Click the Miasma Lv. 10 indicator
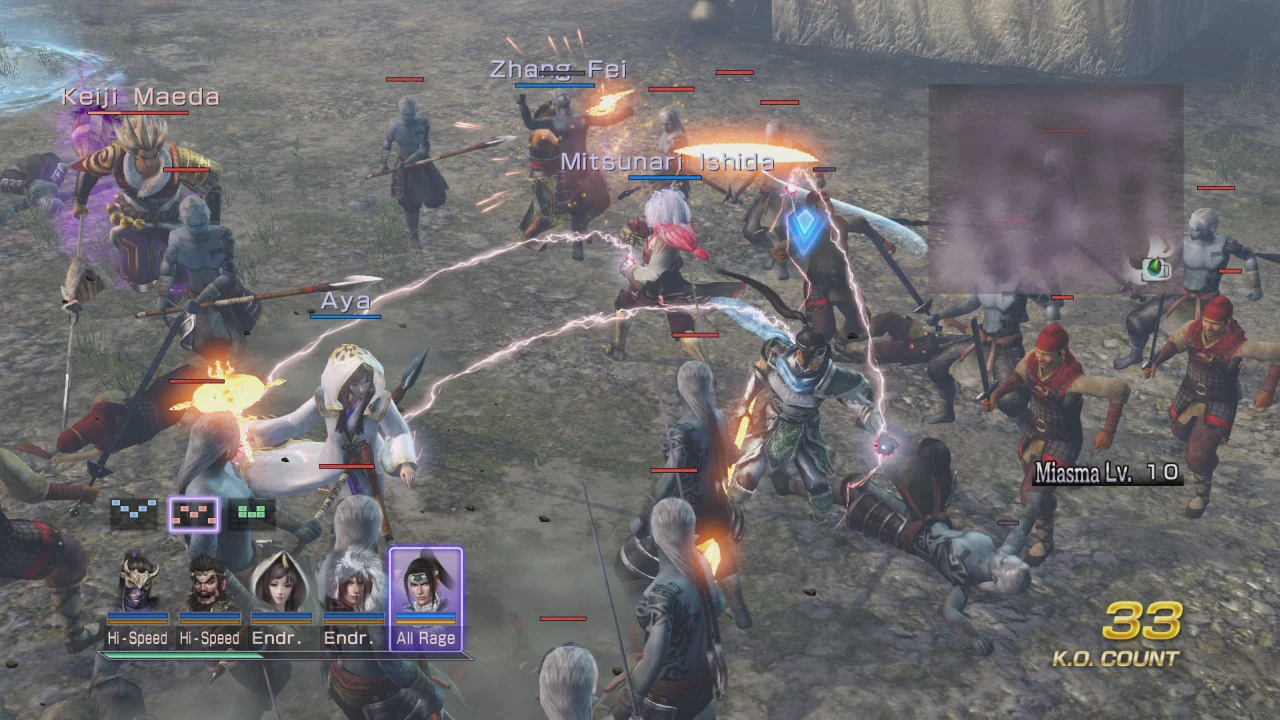The height and width of the screenshot is (720, 1280). (x=1105, y=471)
